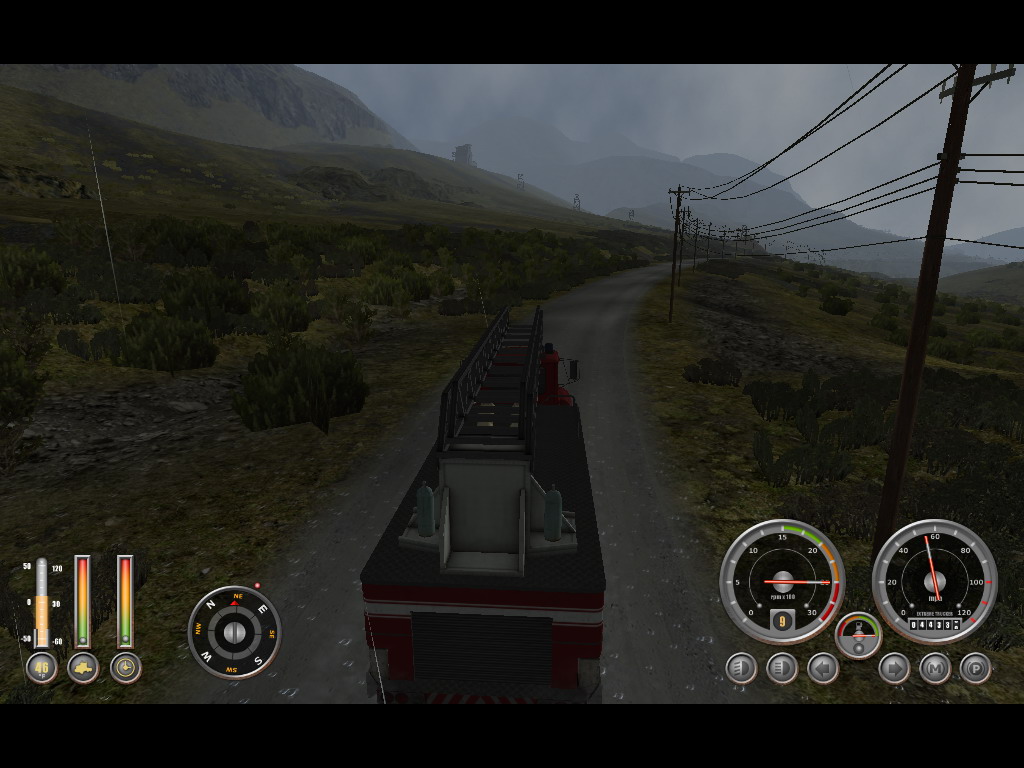Activate the right turn signal arrow
The width and height of the screenshot is (1024, 768).
click(894, 668)
